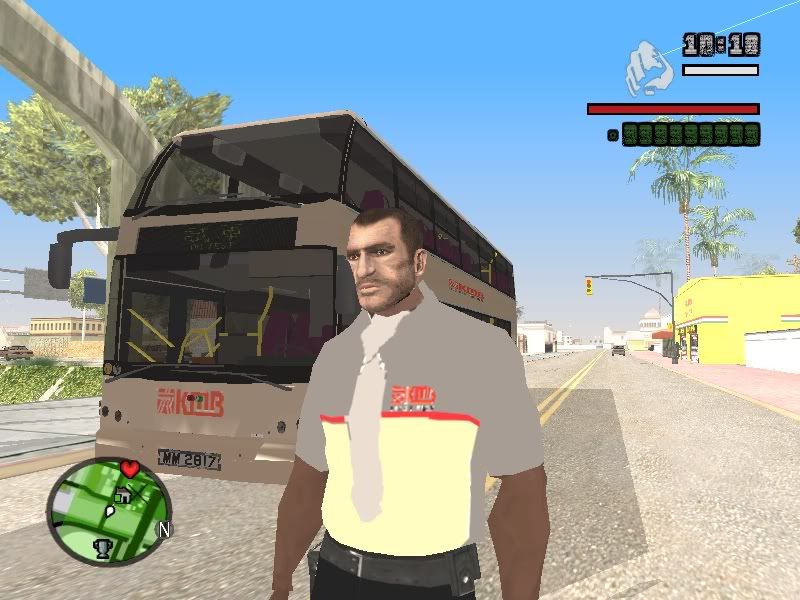Select the white player arrow on the radar
The image size is (800, 600).
(x=111, y=510)
